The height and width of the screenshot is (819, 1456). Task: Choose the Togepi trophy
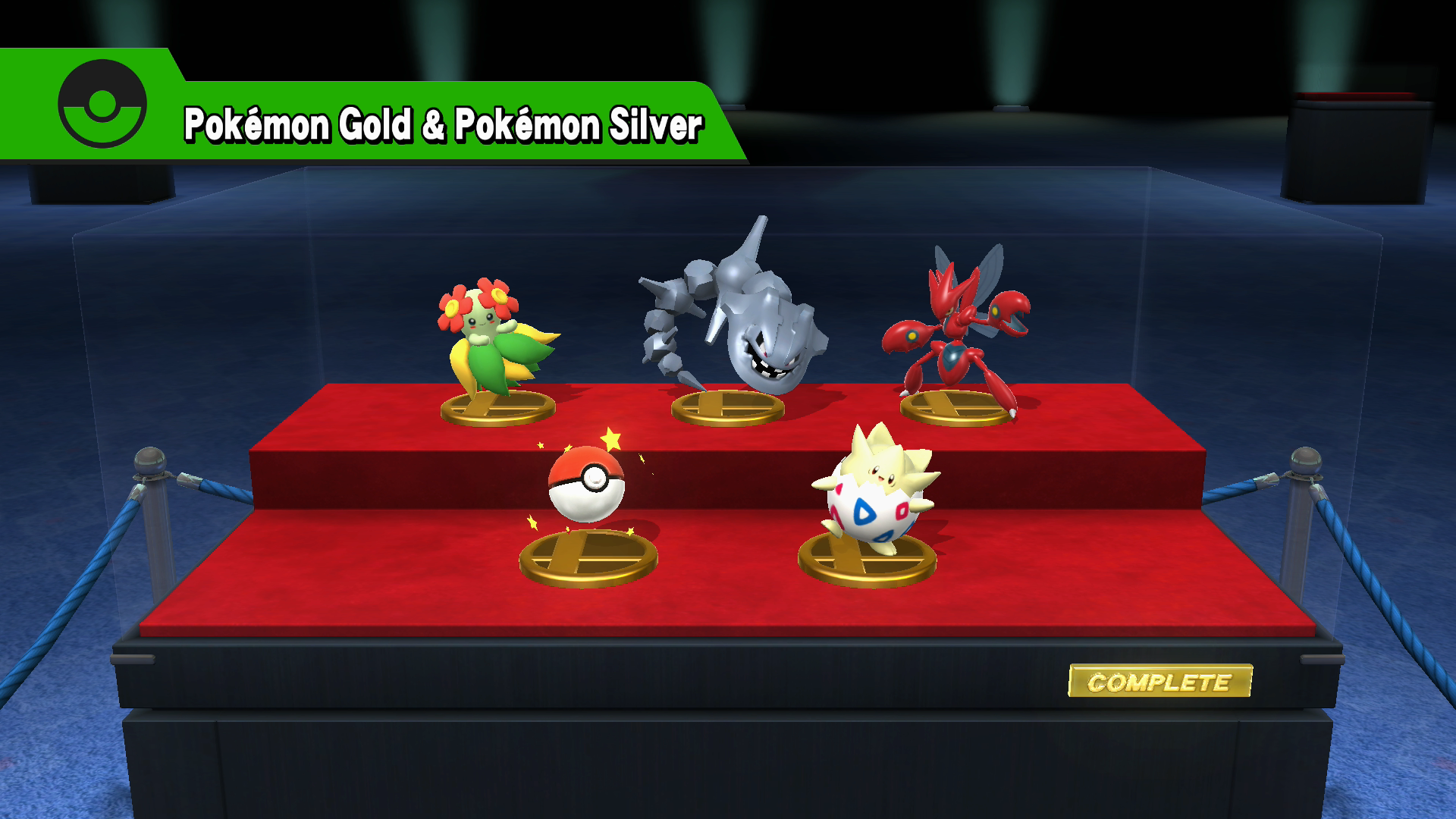(876, 493)
